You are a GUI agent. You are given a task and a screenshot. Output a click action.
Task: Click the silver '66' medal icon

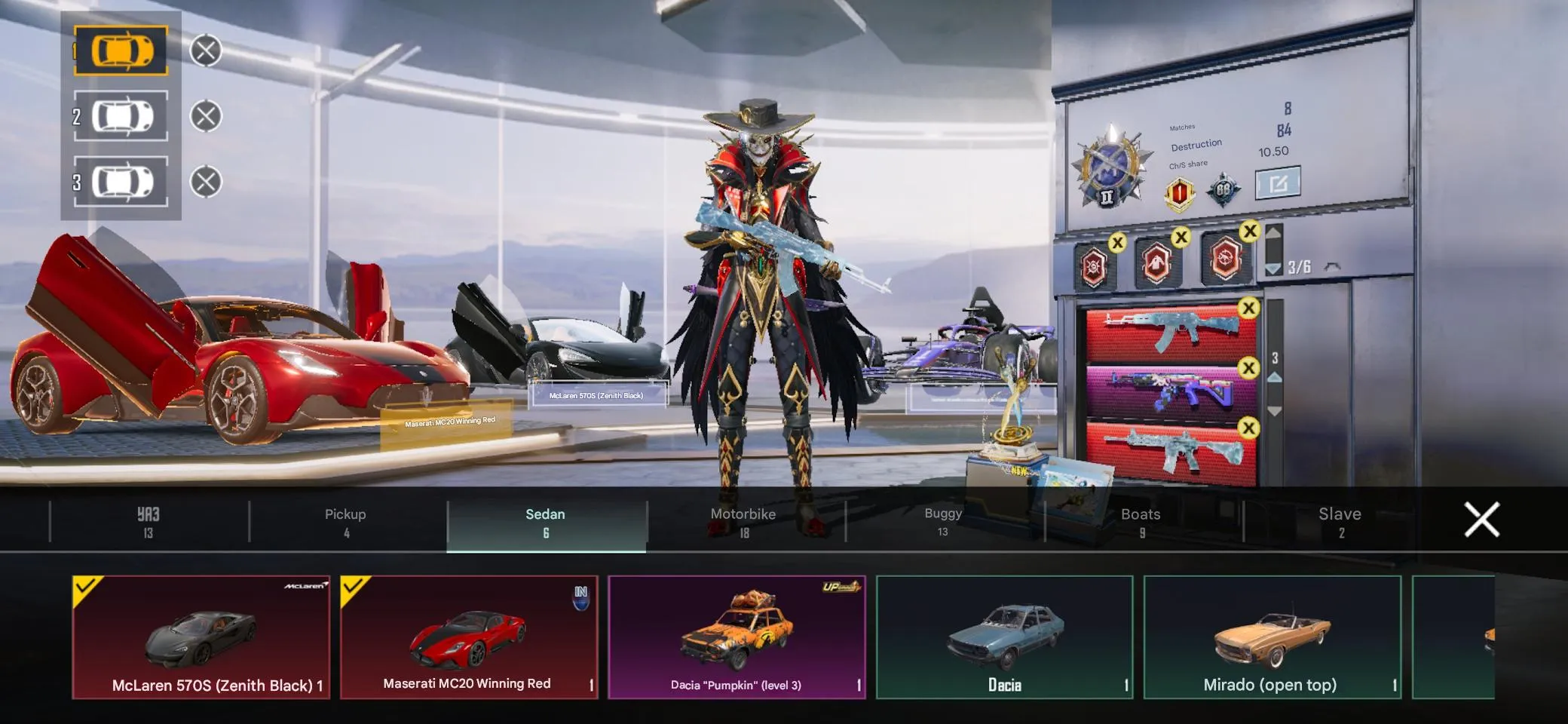pyautogui.click(x=1223, y=189)
